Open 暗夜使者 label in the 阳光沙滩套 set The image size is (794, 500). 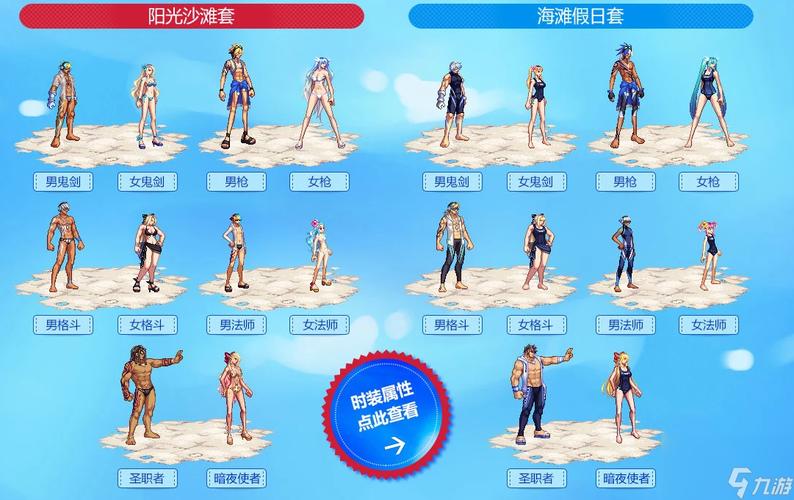click(238, 478)
